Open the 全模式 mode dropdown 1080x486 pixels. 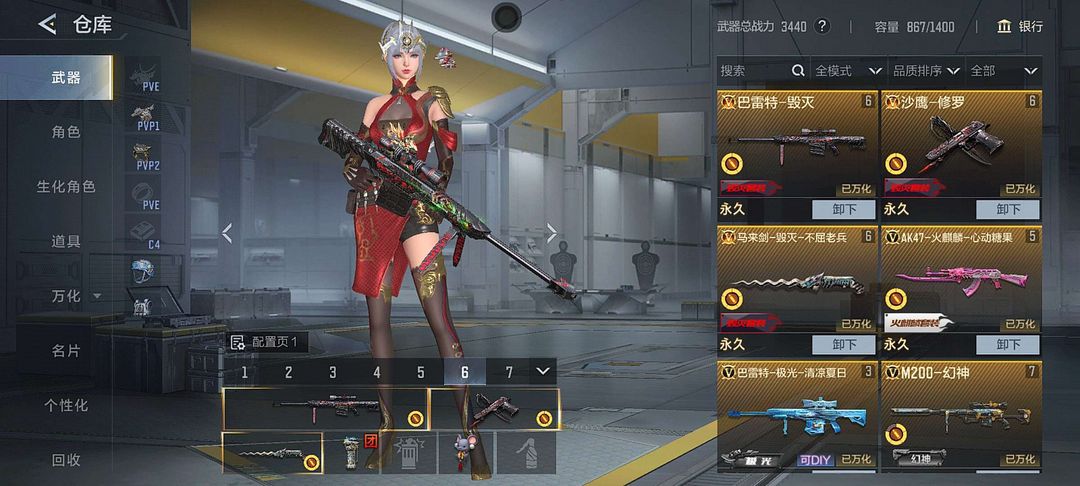[848, 71]
